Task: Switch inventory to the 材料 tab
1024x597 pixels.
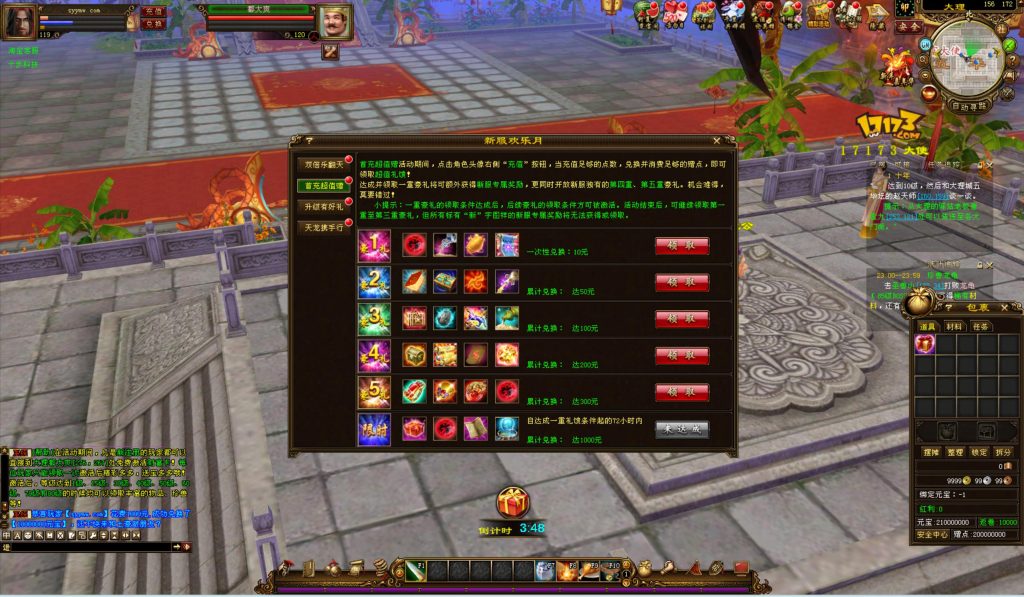Action: tap(955, 326)
